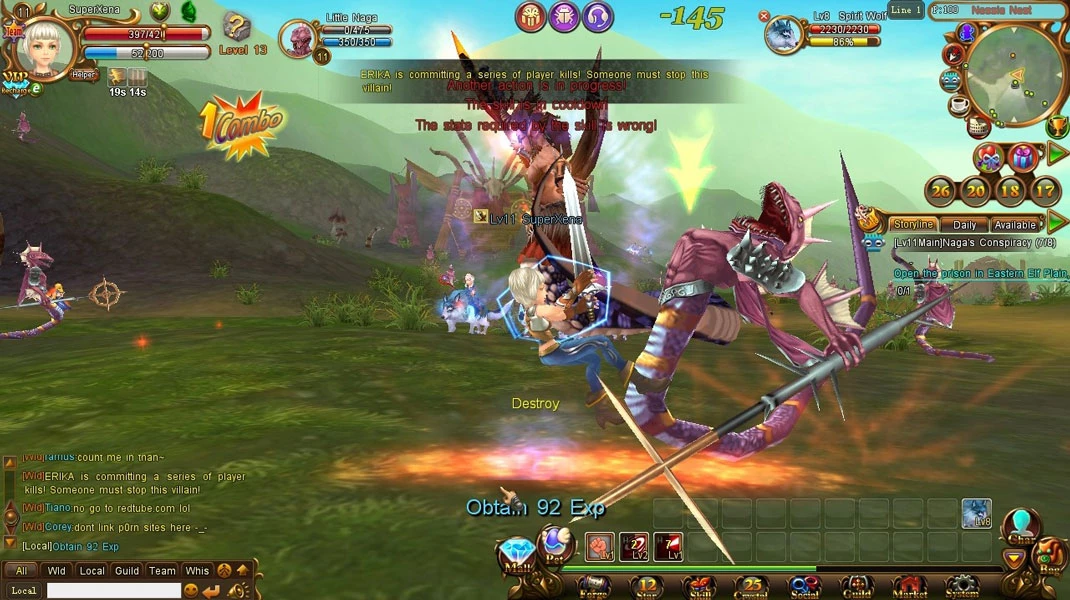Viewport: 1070px width, 600px height.
Task: Open the Forge menu
Action: coord(594,585)
